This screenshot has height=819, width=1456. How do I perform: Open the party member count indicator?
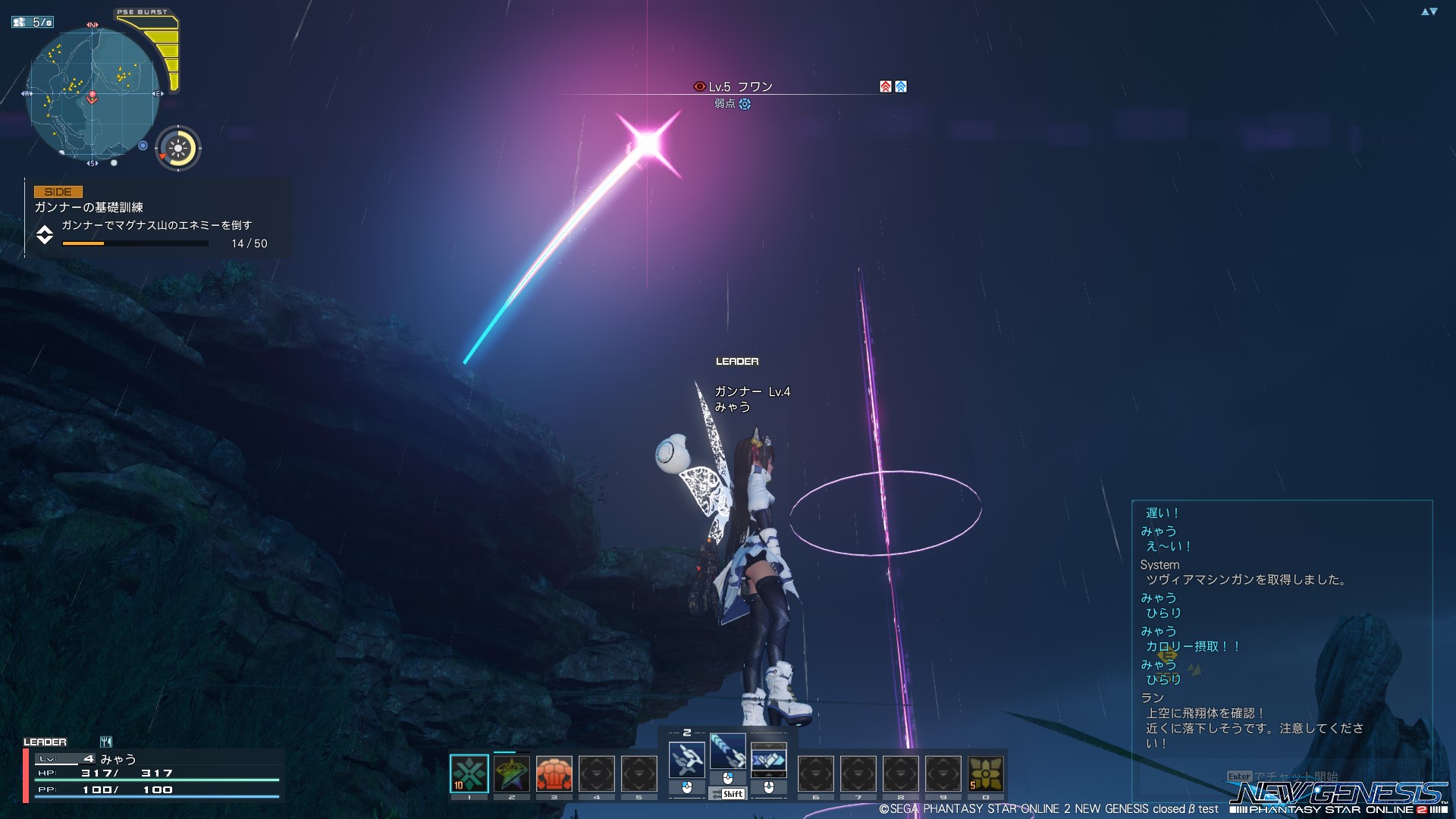coord(33,22)
